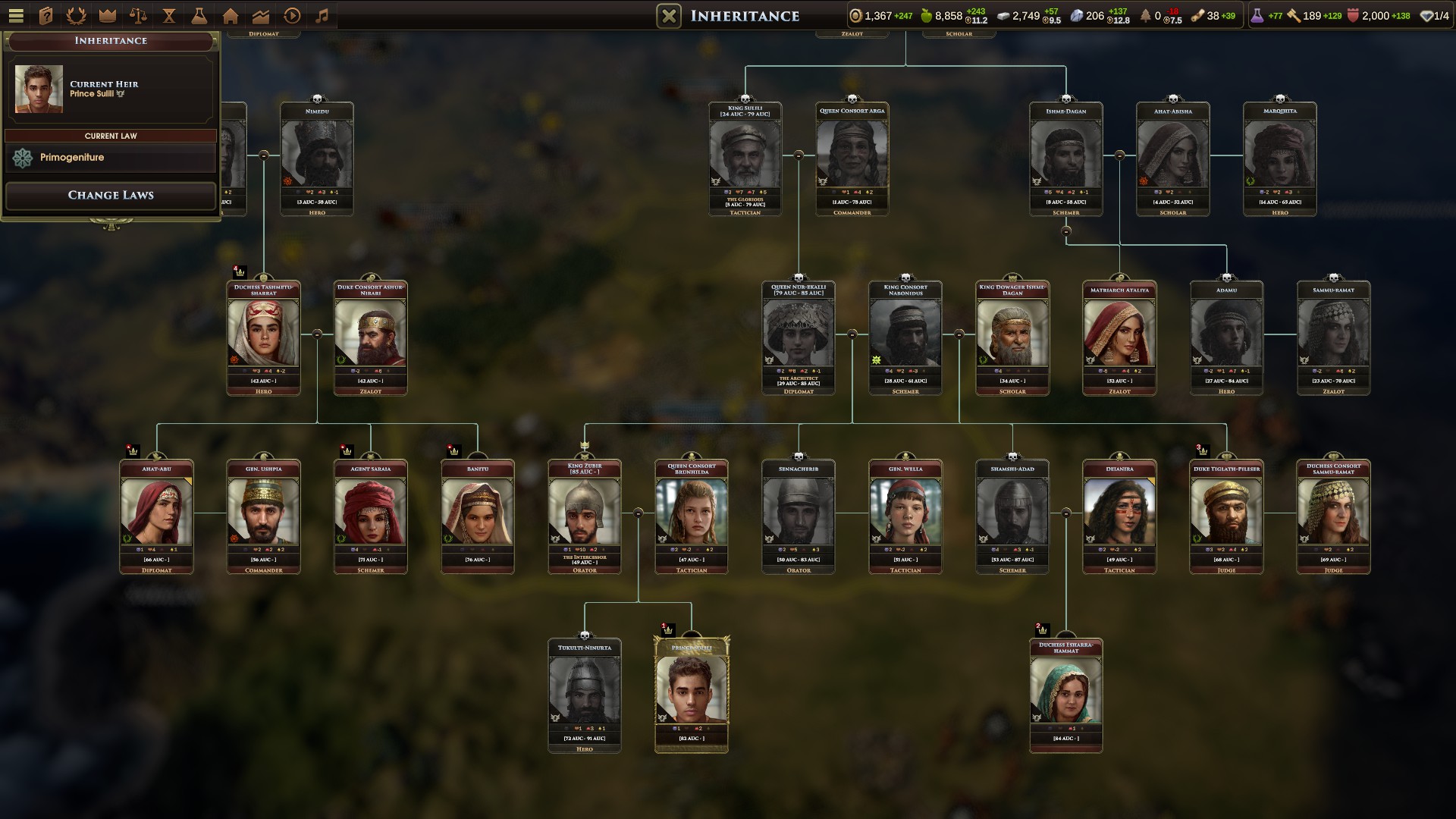
Task: Open the hourglass era progress icon
Action: click(x=168, y=15)
